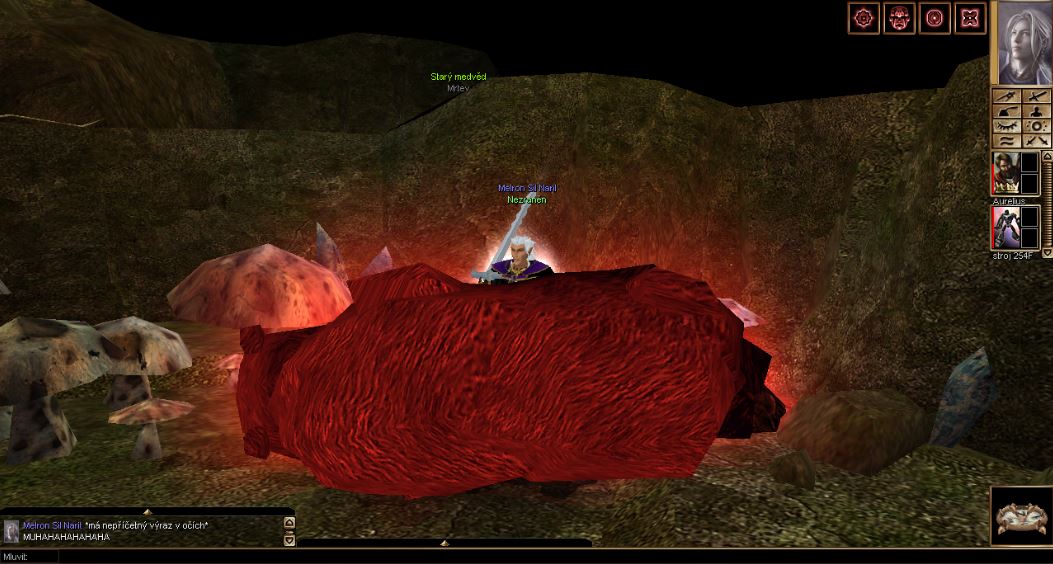Image resolution: width=1053 pixels, height=564 pixels.
Task: Activate the person silhouette mode button
Action: pos(1037,111)
